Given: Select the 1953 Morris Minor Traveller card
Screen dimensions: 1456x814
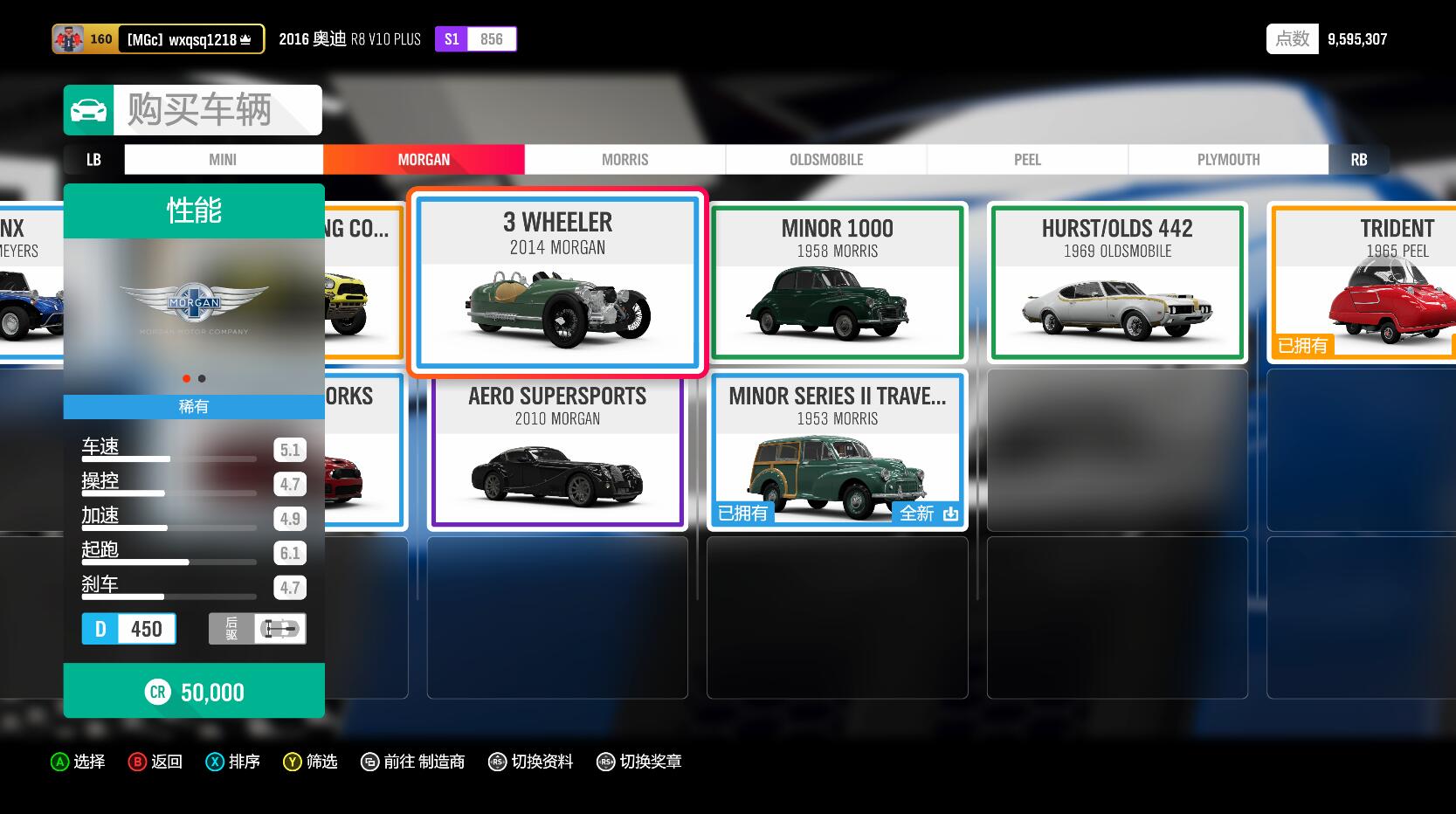Looking at the screenshot, I should [x=837, y=452].
